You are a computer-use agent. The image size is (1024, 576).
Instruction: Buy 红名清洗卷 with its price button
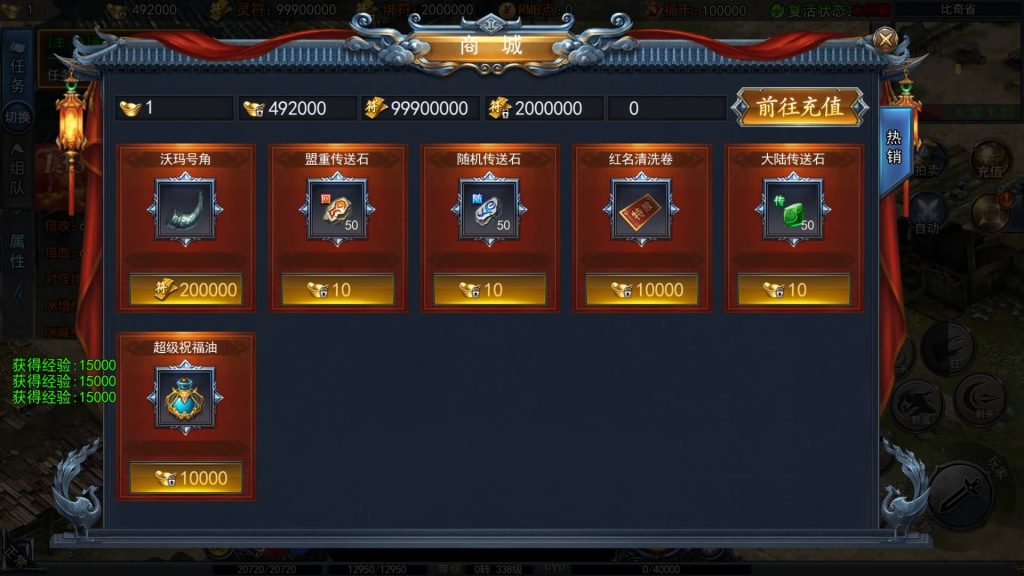(642, 290)
